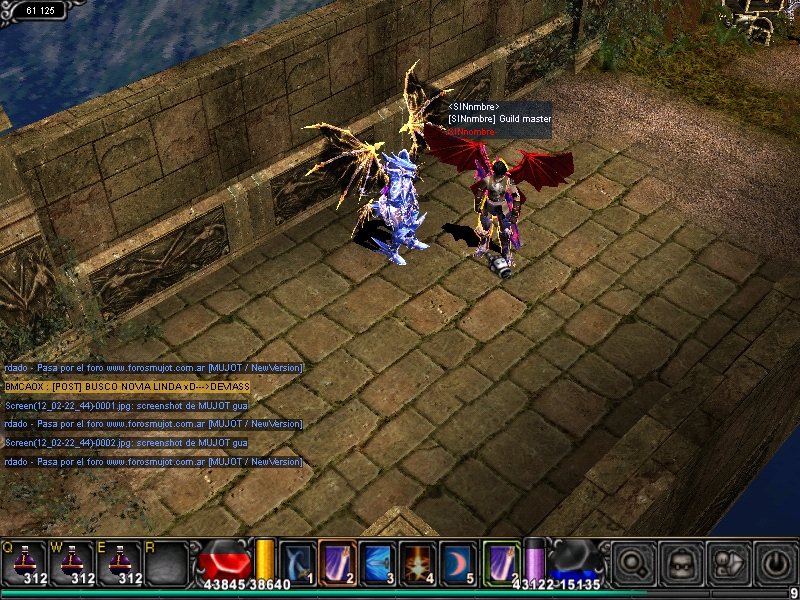Open the inventory bag button
This screenshot has height=600, width=800.
point(681,561)
